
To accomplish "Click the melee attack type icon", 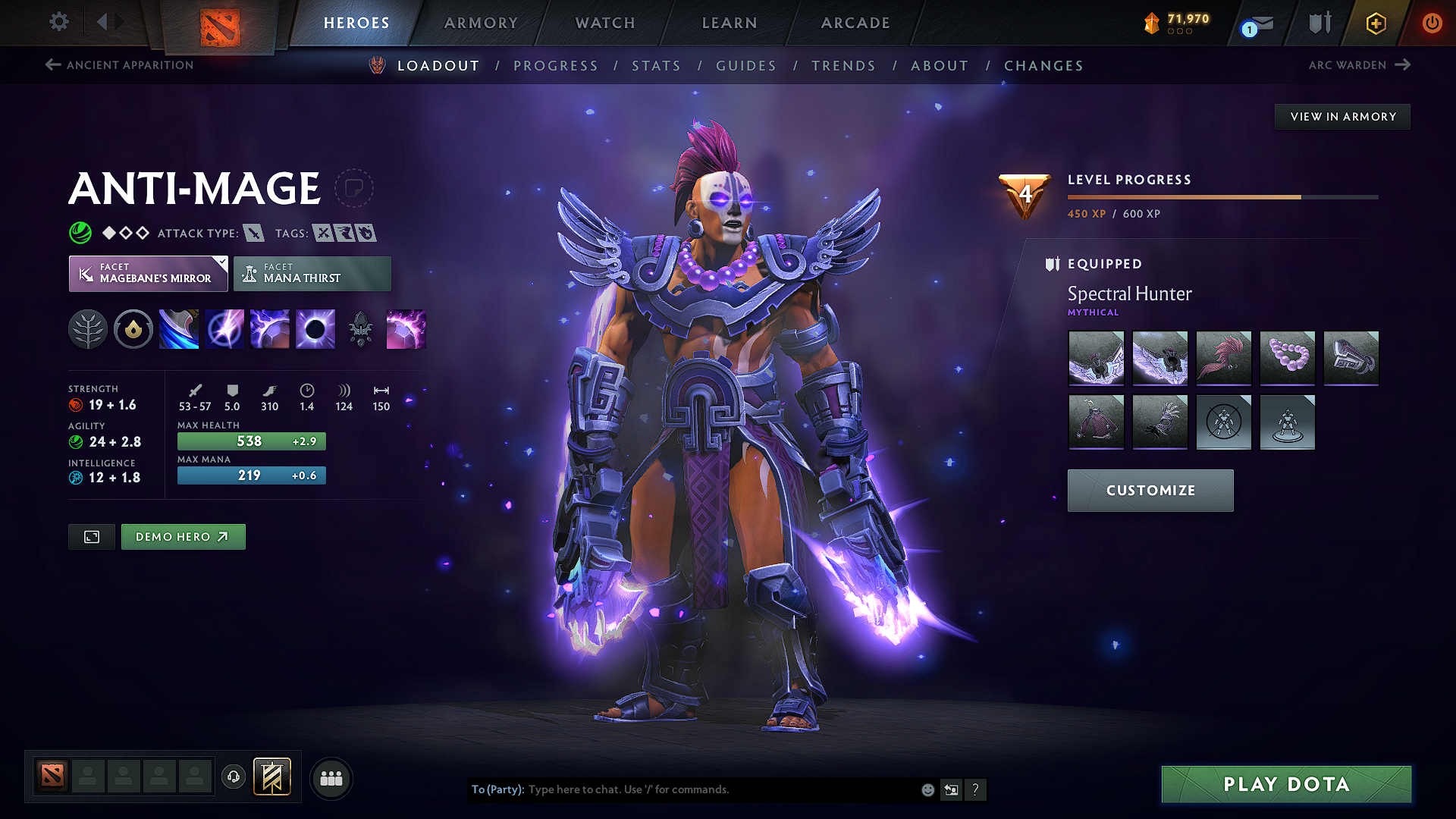I will point(253,233).
